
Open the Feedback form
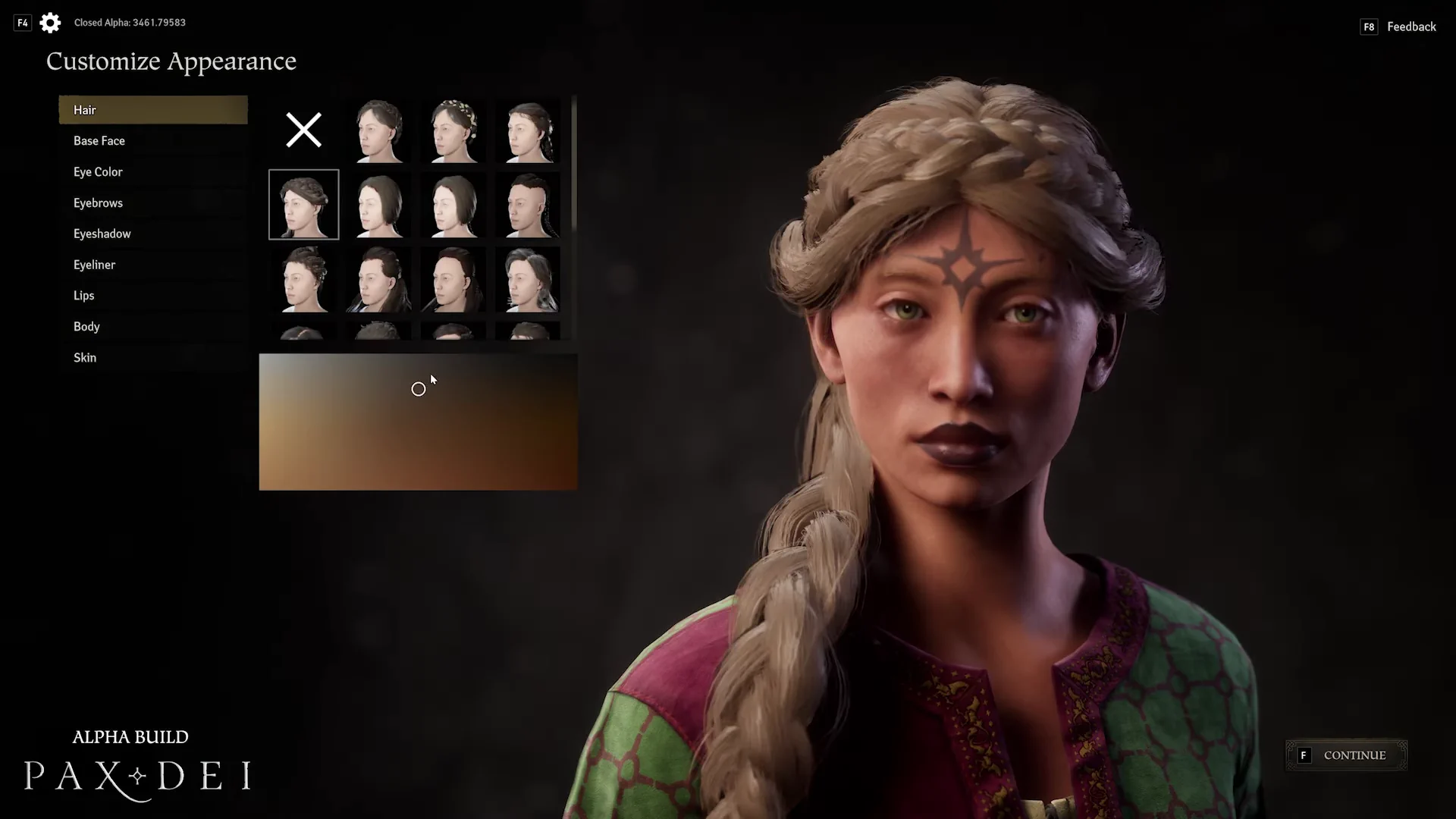(x=1410, y=27)
